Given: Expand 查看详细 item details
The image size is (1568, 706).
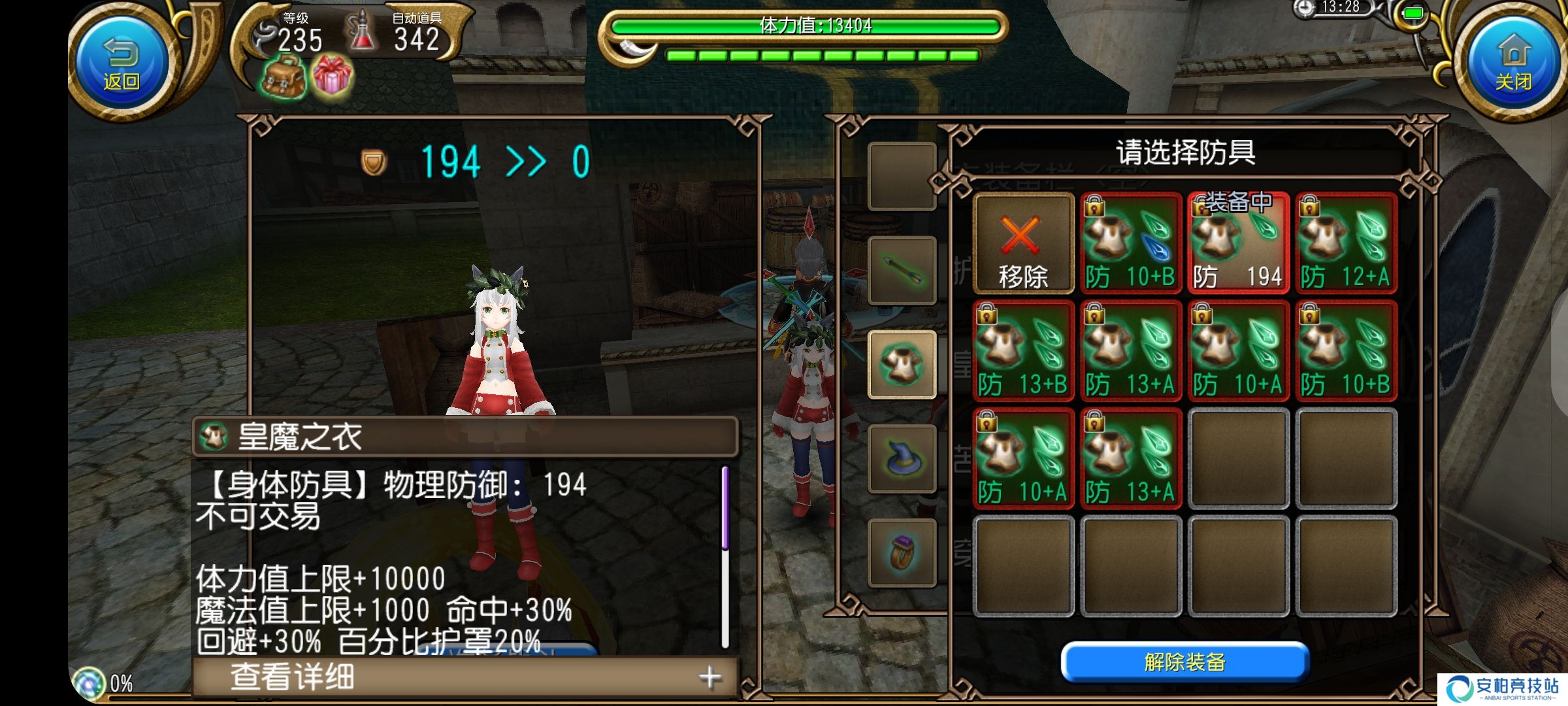Looking at the screenshot, I should [465, 677].
